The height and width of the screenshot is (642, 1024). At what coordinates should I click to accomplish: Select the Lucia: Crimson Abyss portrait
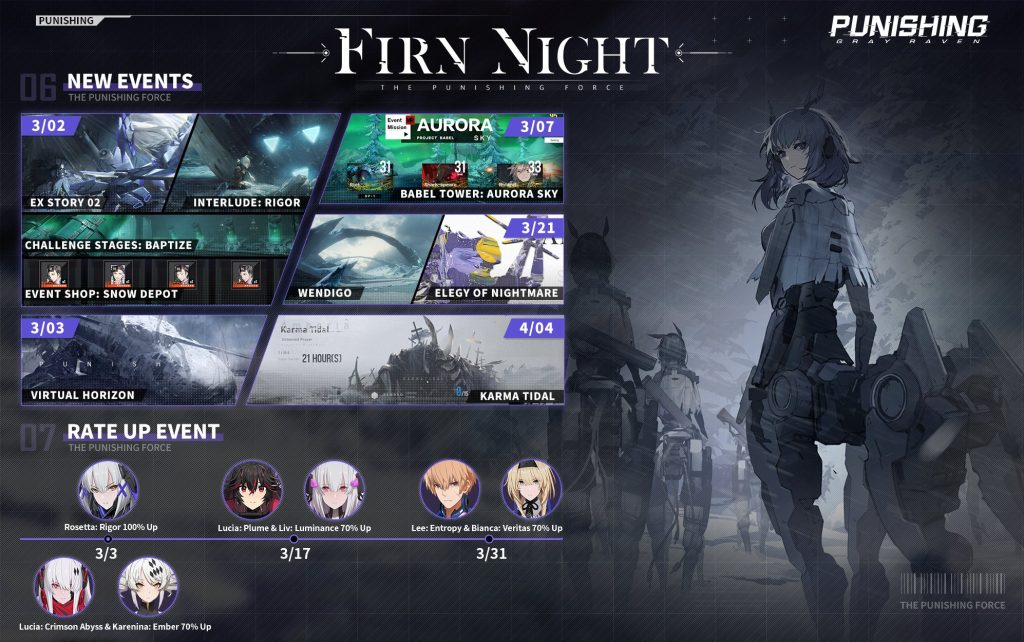pyautogui.click(x=64, y=587)
